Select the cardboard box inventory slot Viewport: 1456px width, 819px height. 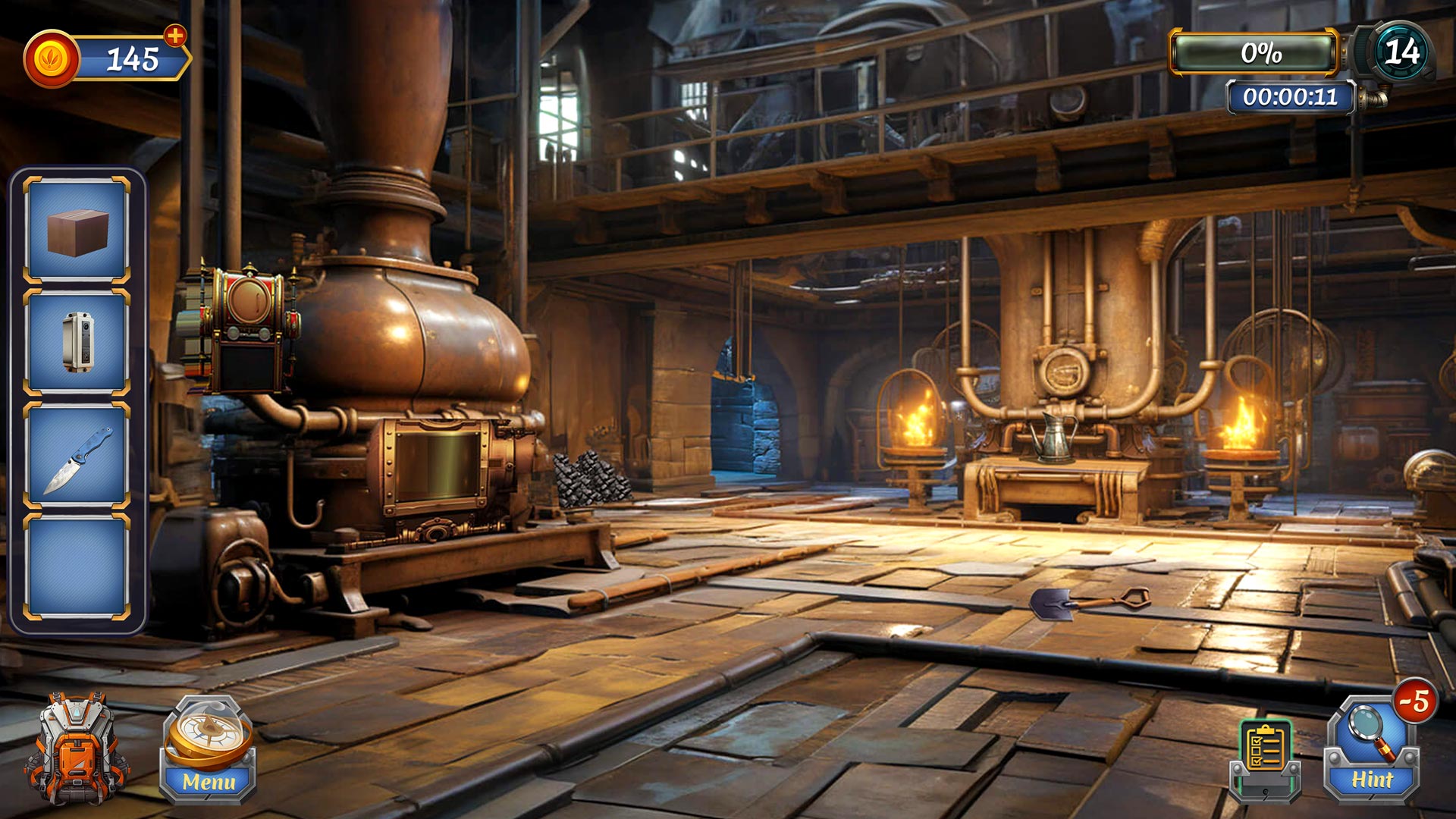point(77,231)
